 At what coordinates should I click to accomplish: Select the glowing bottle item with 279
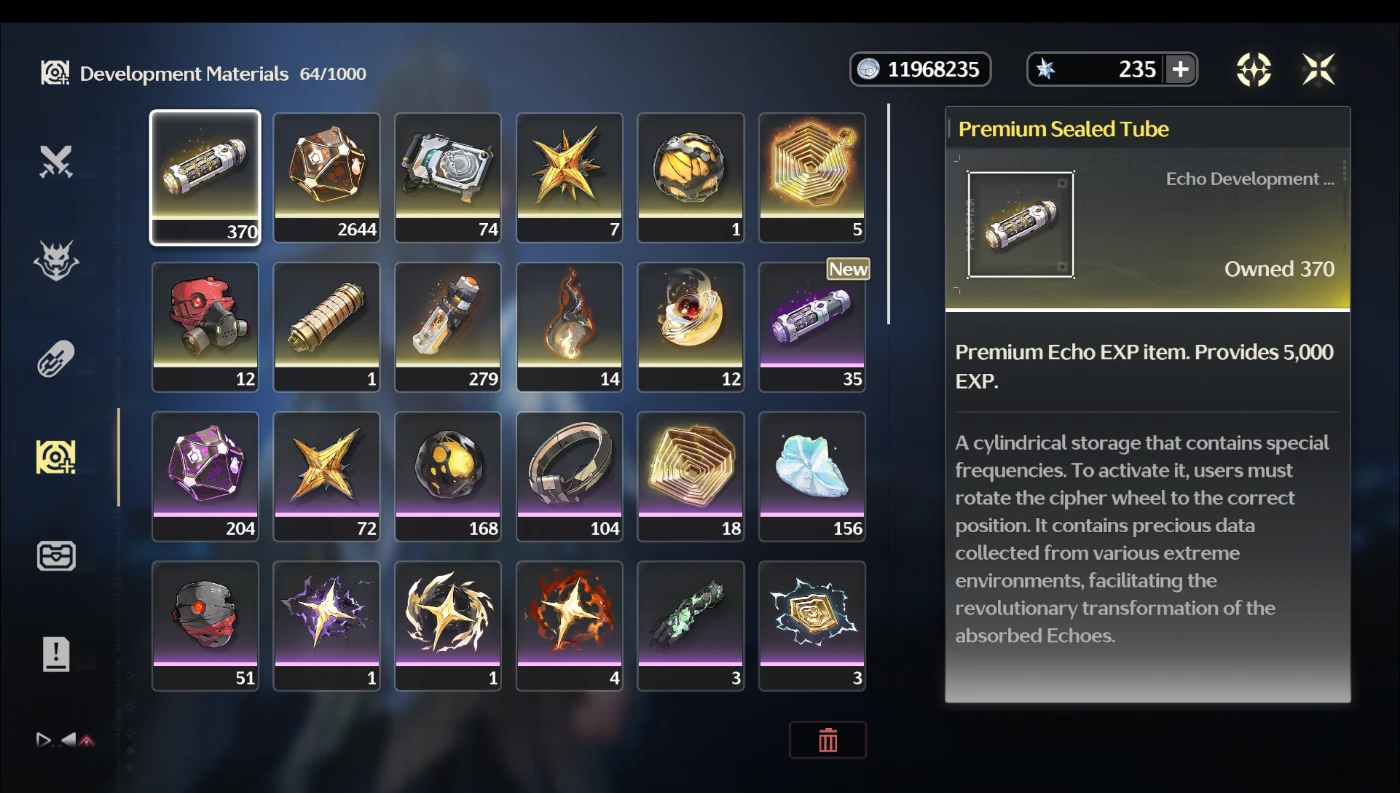(x=448, y=326)
